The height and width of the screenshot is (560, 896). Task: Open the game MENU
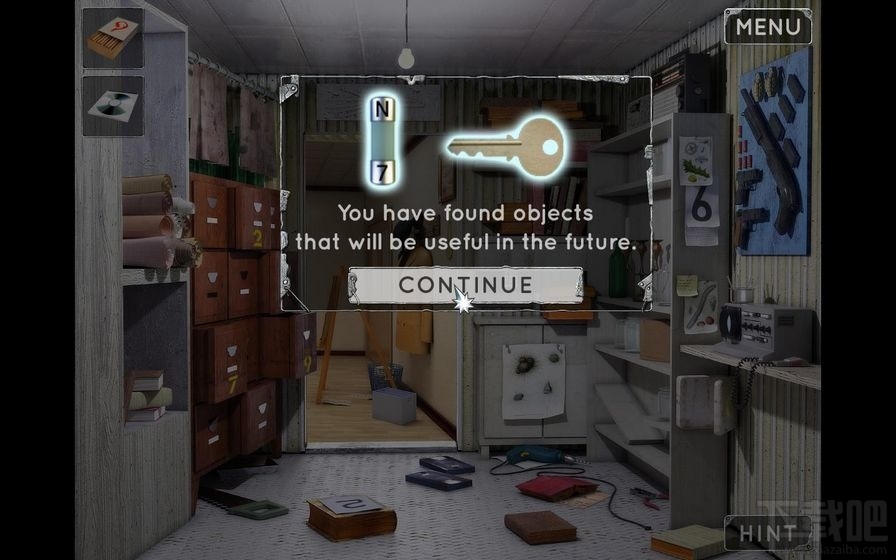(768, 27)
